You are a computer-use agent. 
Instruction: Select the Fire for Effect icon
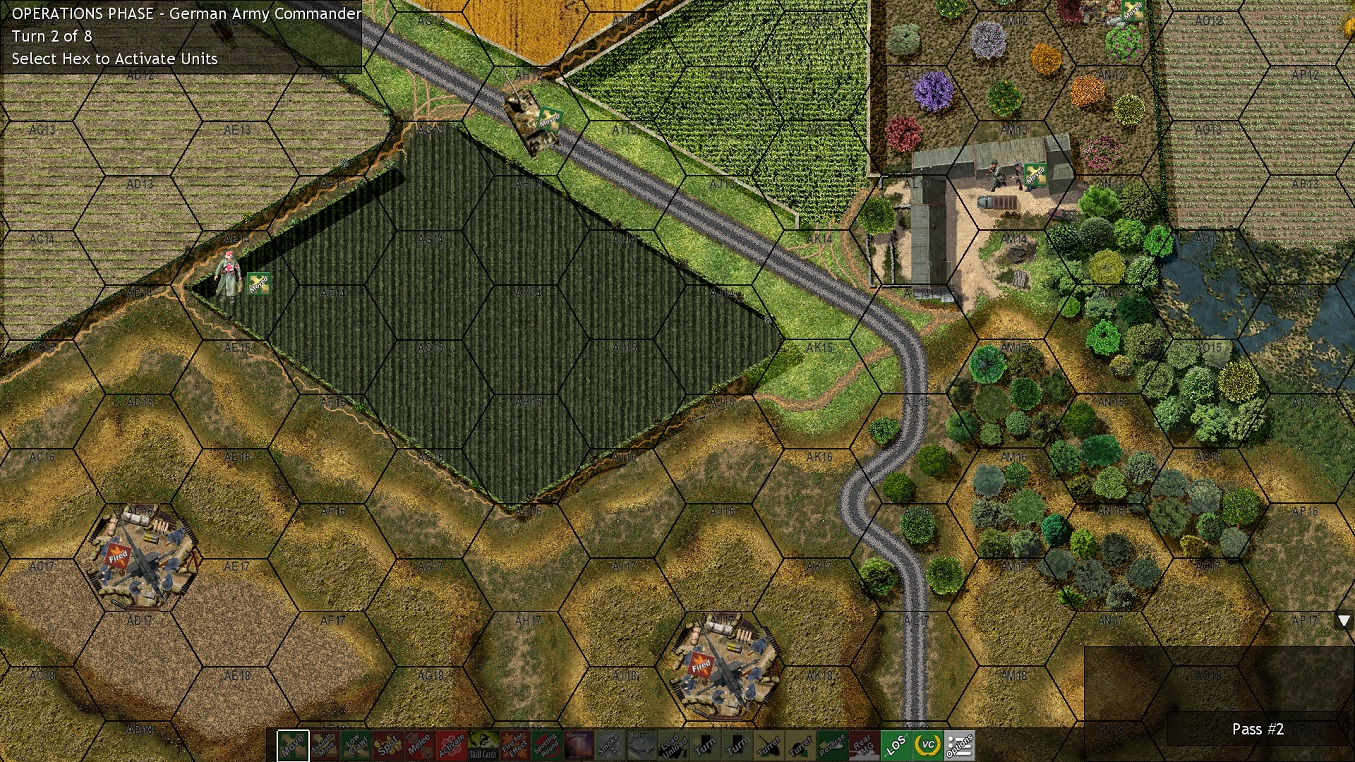[x=514, y=745]
